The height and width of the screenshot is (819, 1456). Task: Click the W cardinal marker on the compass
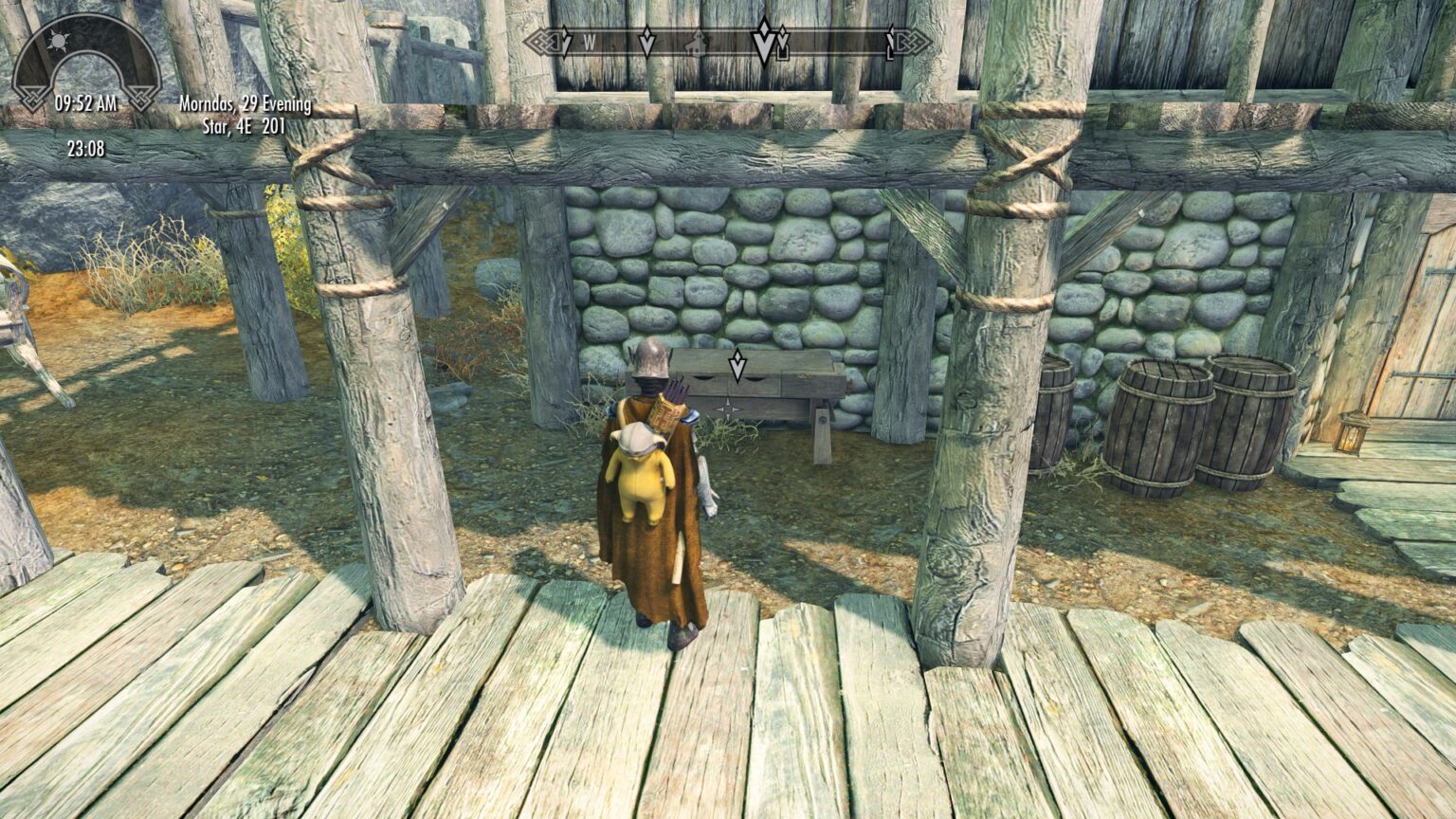point(589,44)
